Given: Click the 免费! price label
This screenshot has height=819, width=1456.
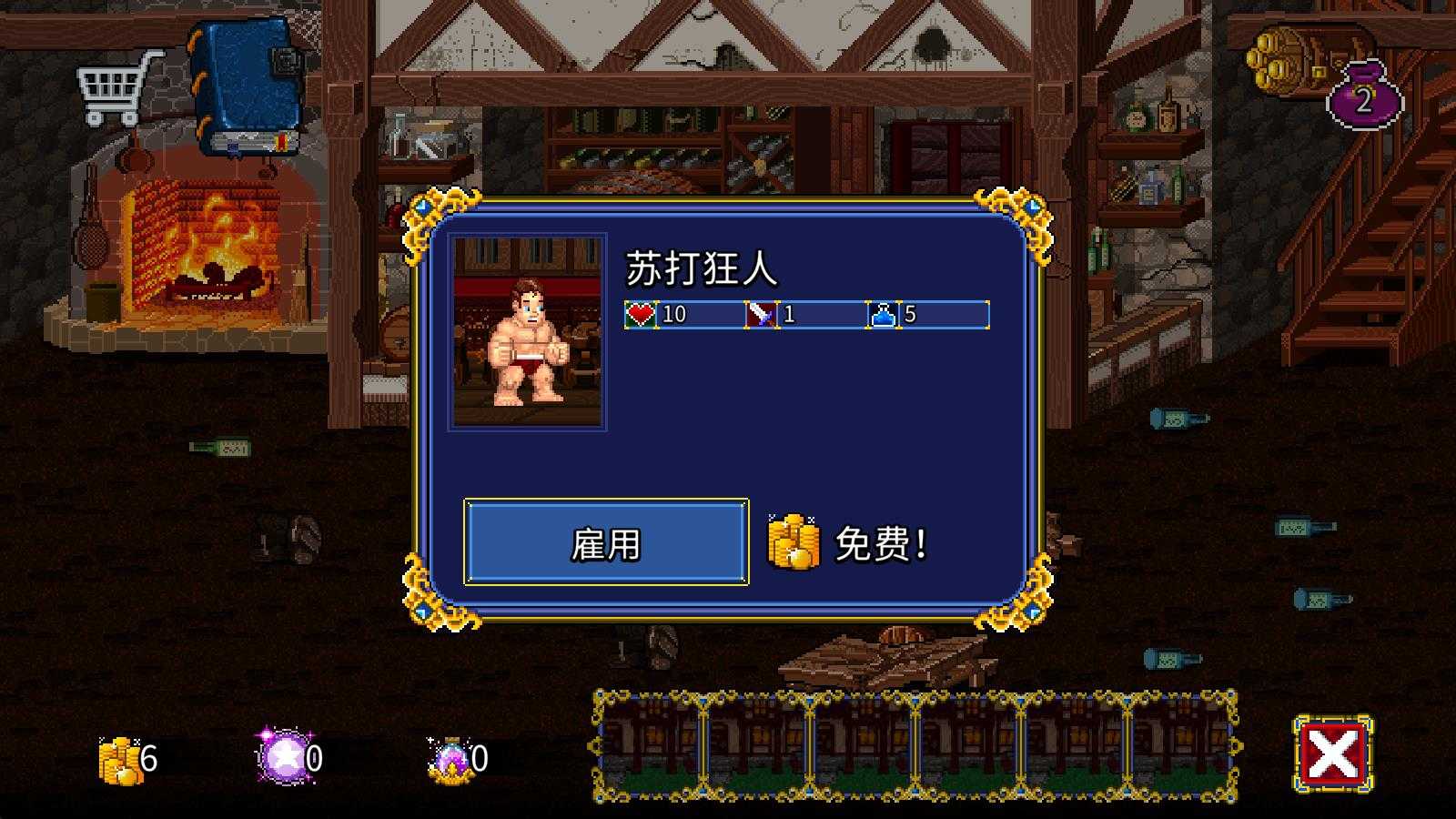Looking at the screenshot, I should 878,543.
